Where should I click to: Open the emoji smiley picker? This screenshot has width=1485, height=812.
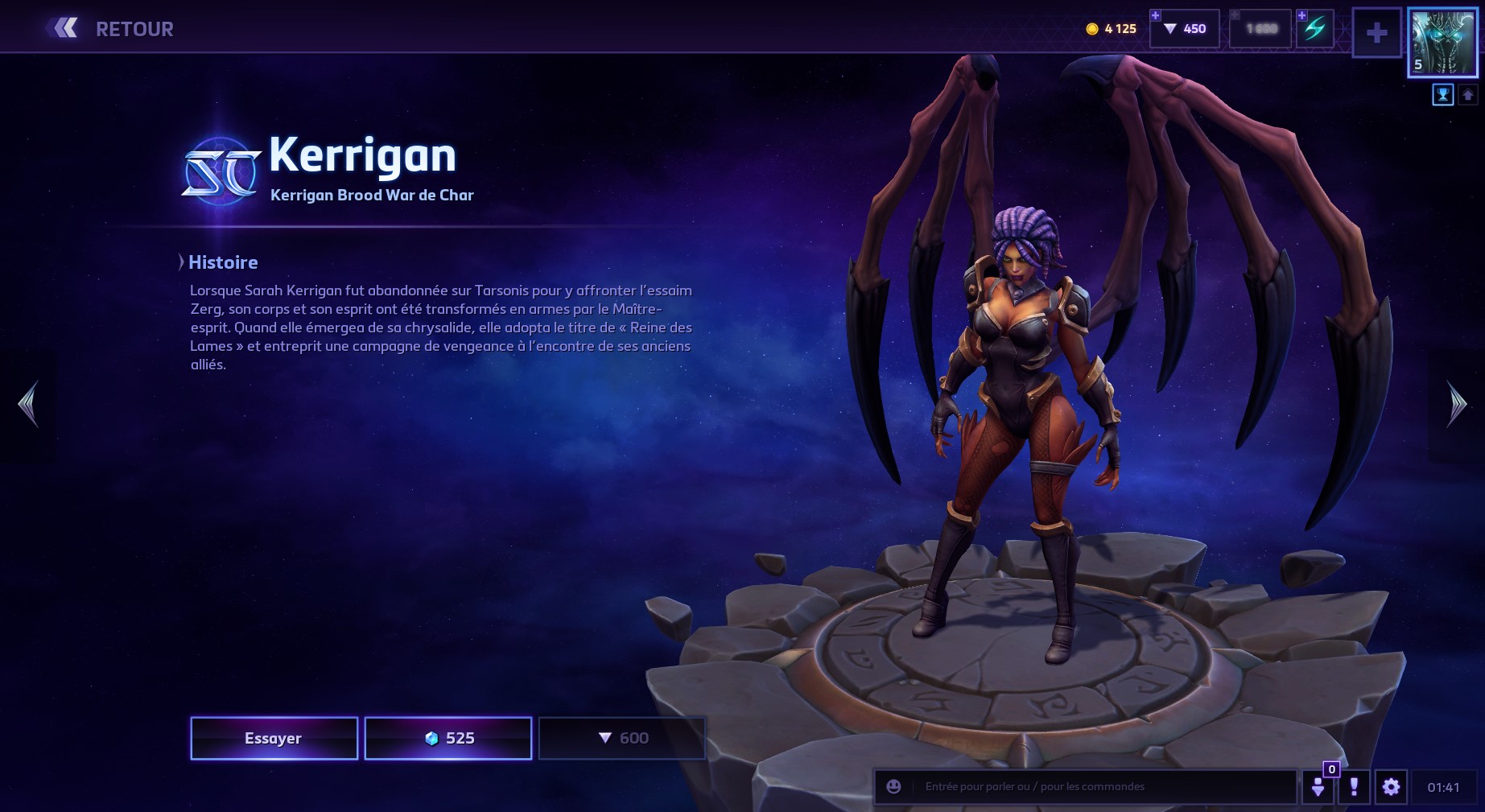[x=893, y=786]
